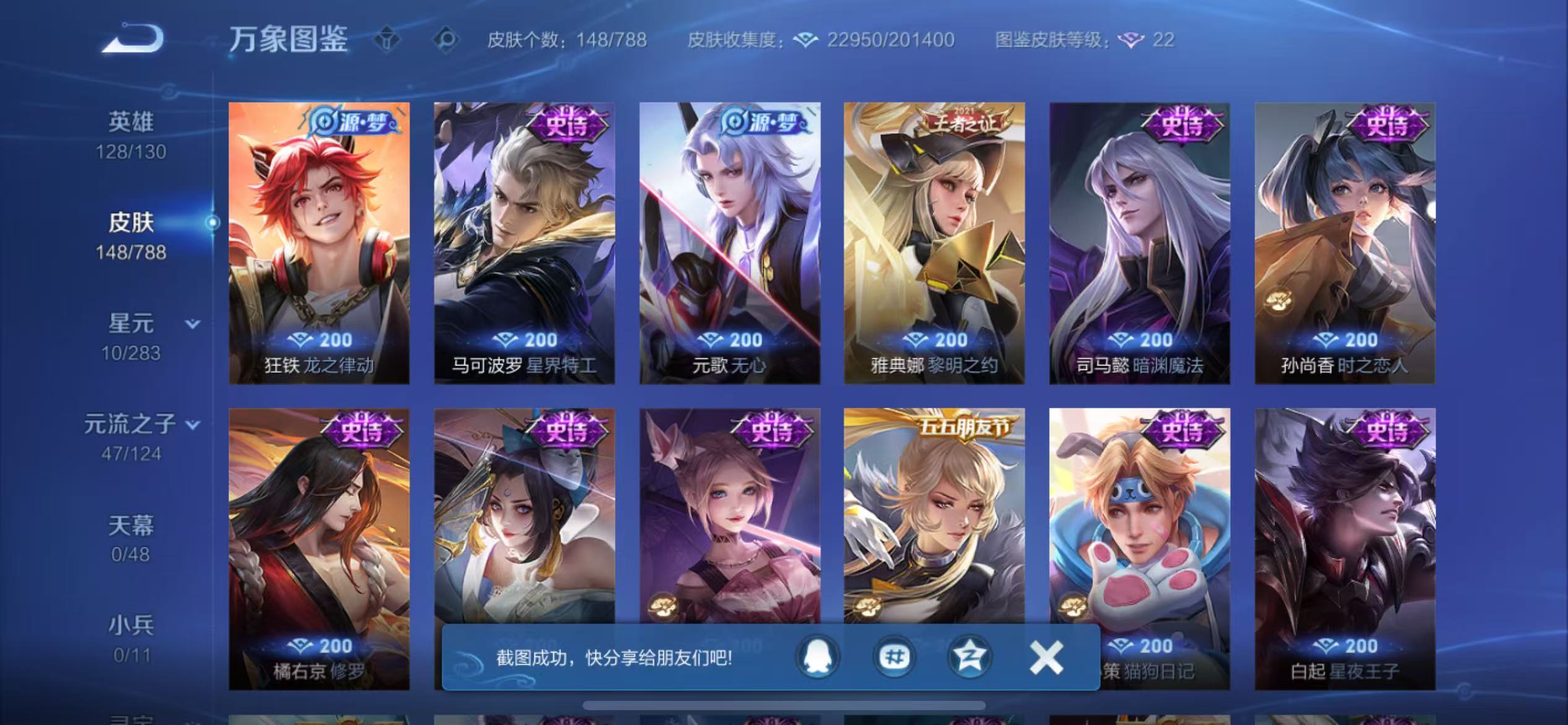Screen dimensions: 1568x725
Task: Expand the 星元 category
Action: (192, 323)
